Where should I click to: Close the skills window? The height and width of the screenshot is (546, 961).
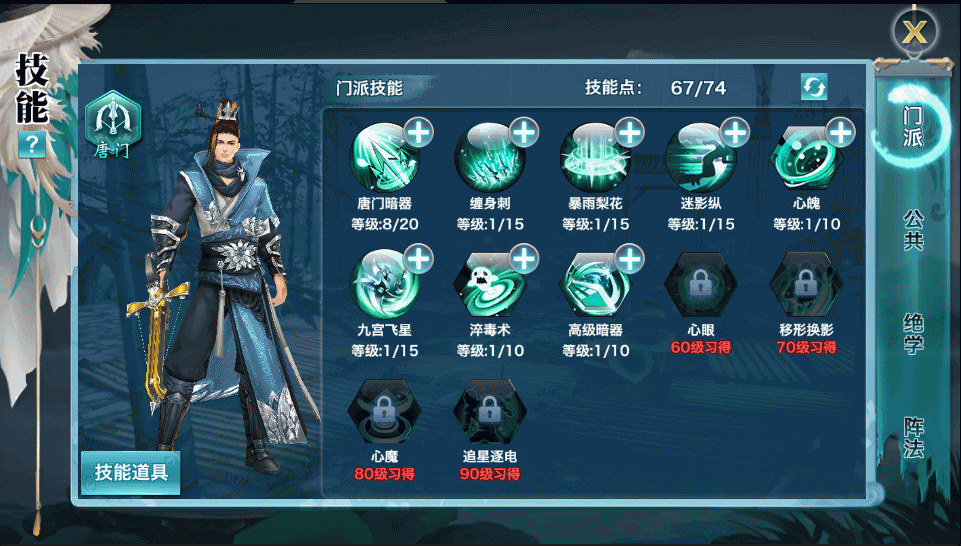[913, 32]
